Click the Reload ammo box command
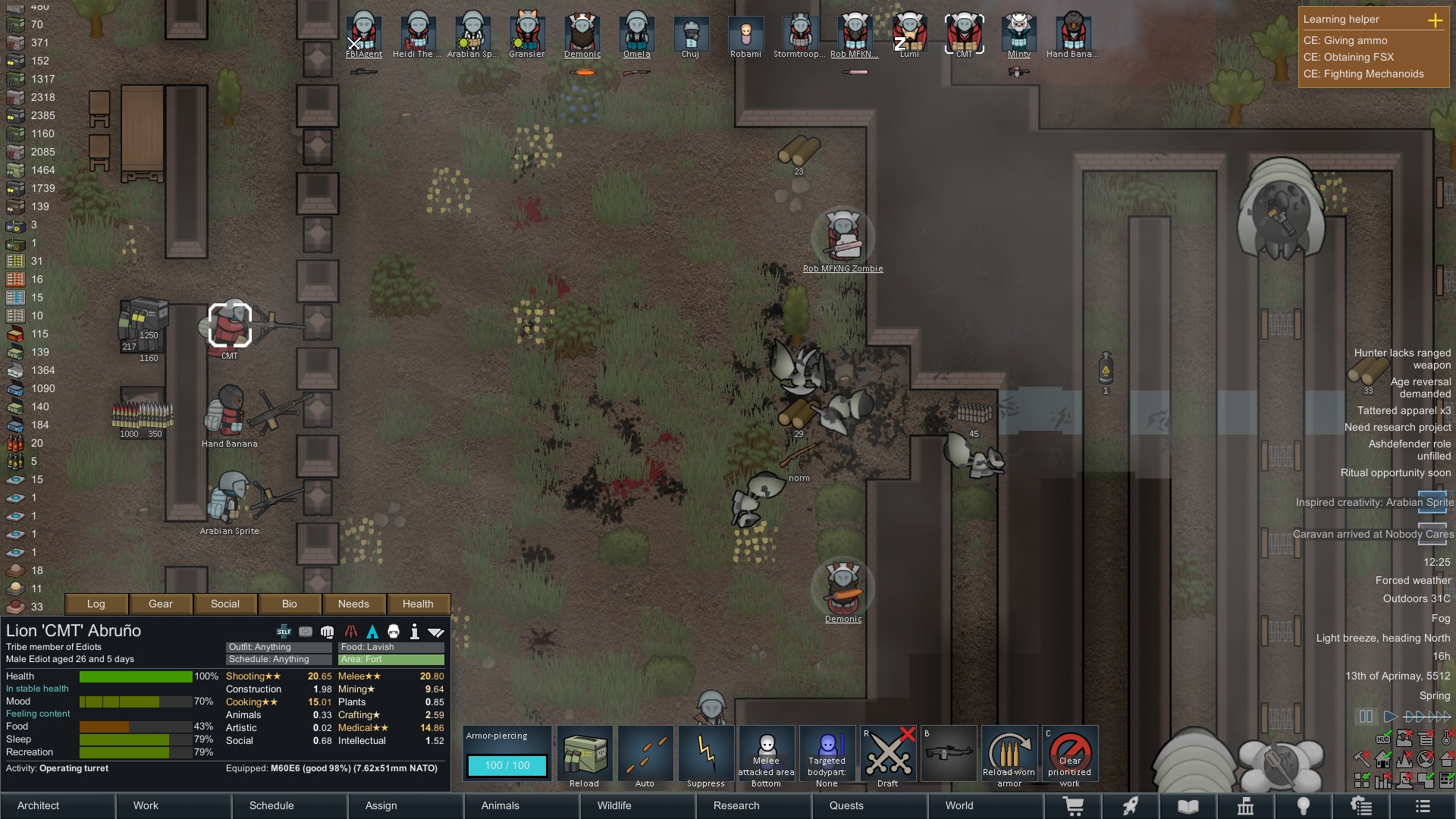This screenshot has height=819, width=1456. 585,755
